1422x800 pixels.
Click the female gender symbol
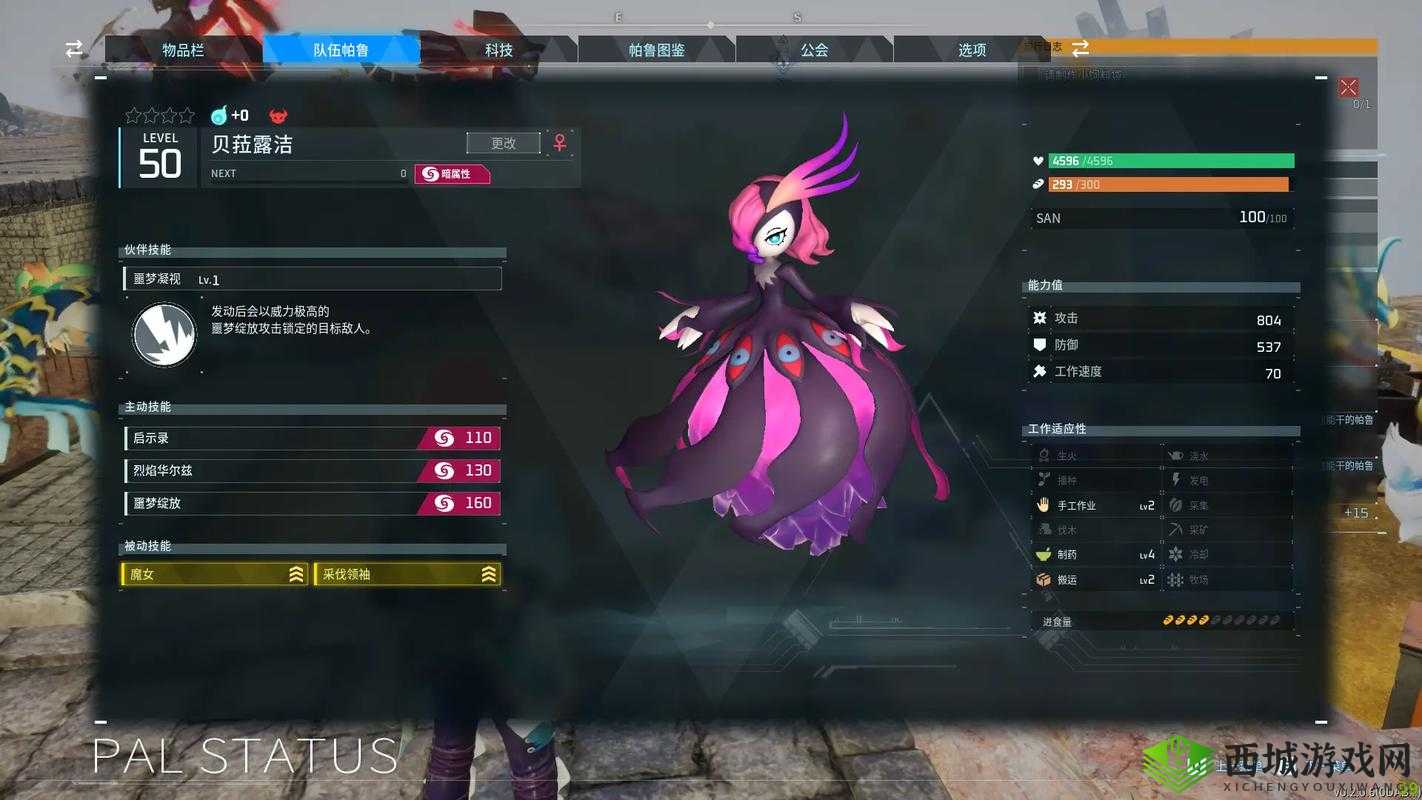[558, 143]
